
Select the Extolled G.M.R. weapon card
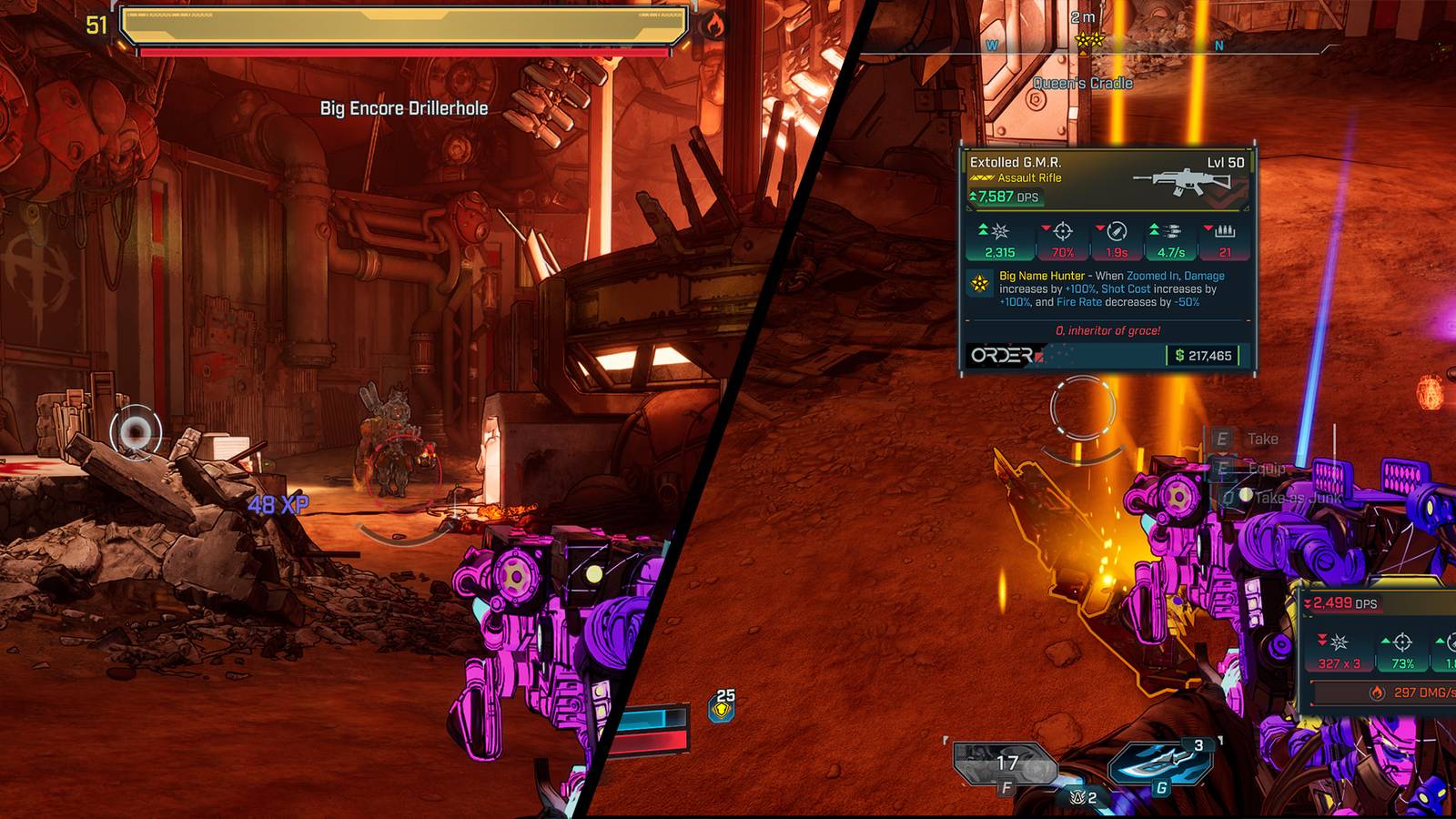coord(1107,259)
